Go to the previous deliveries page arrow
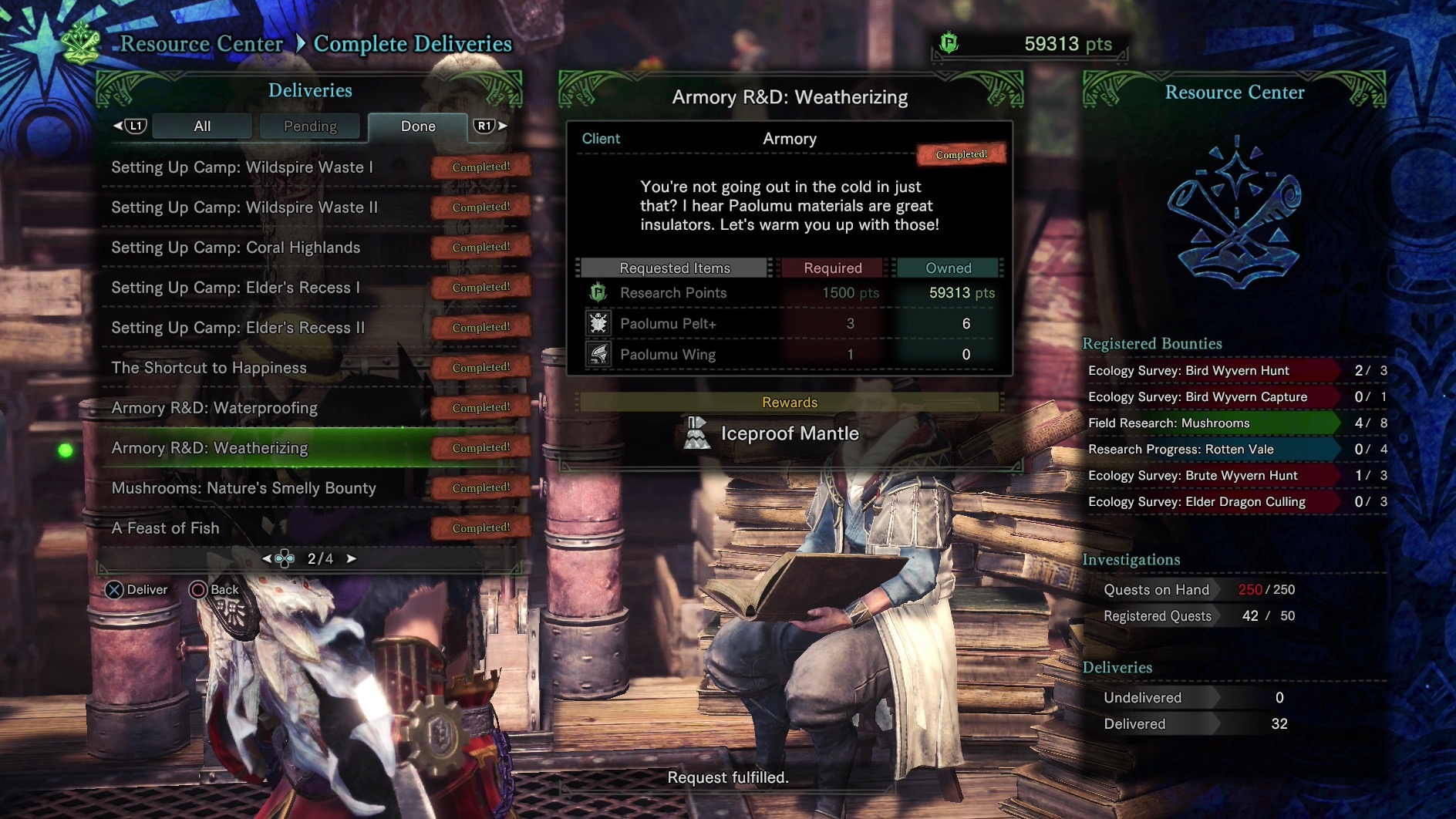The width and height of the screenshot is (1456, 819). tap(267, 558)
